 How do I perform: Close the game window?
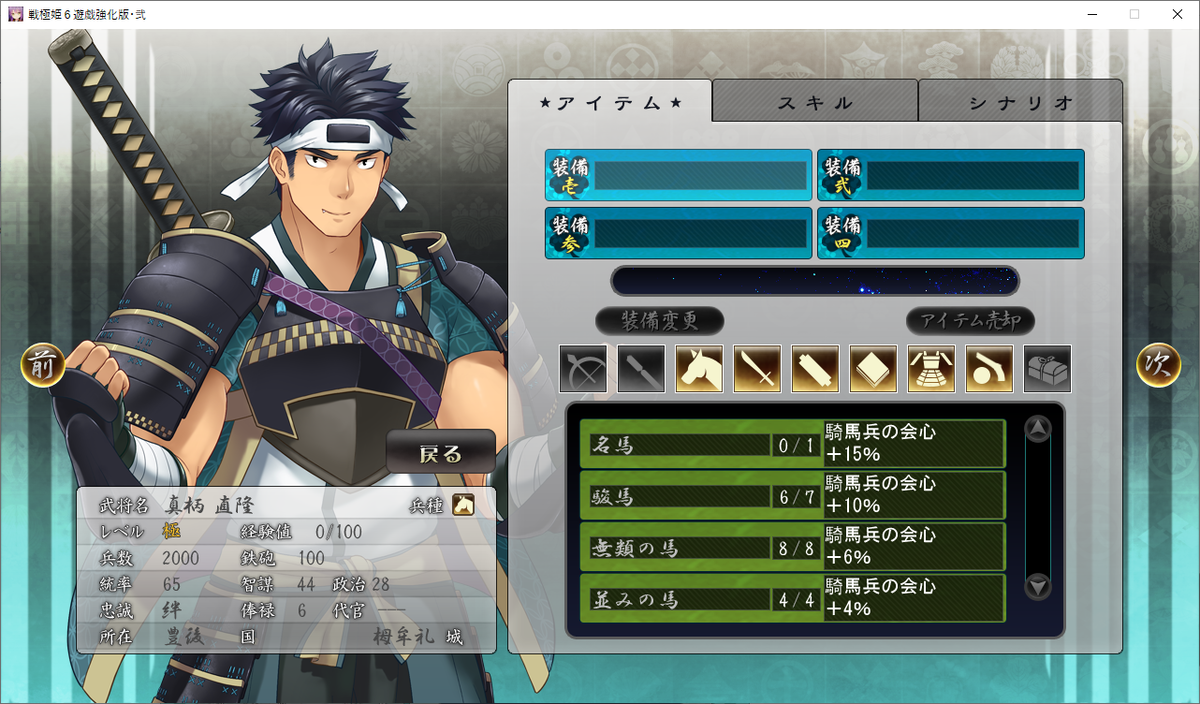pos(1176,14)
